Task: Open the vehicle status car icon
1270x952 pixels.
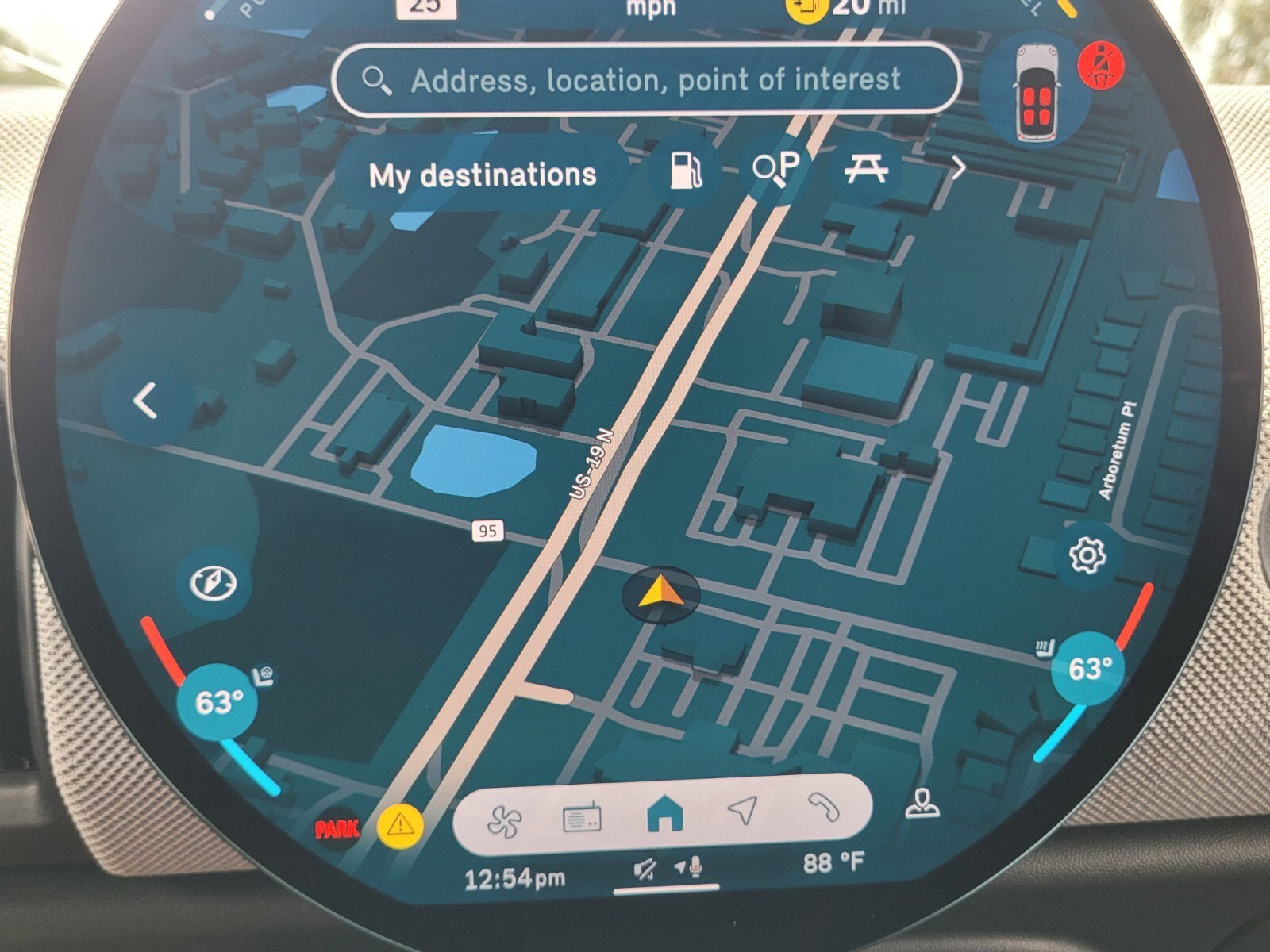Action: [1033, 94]
